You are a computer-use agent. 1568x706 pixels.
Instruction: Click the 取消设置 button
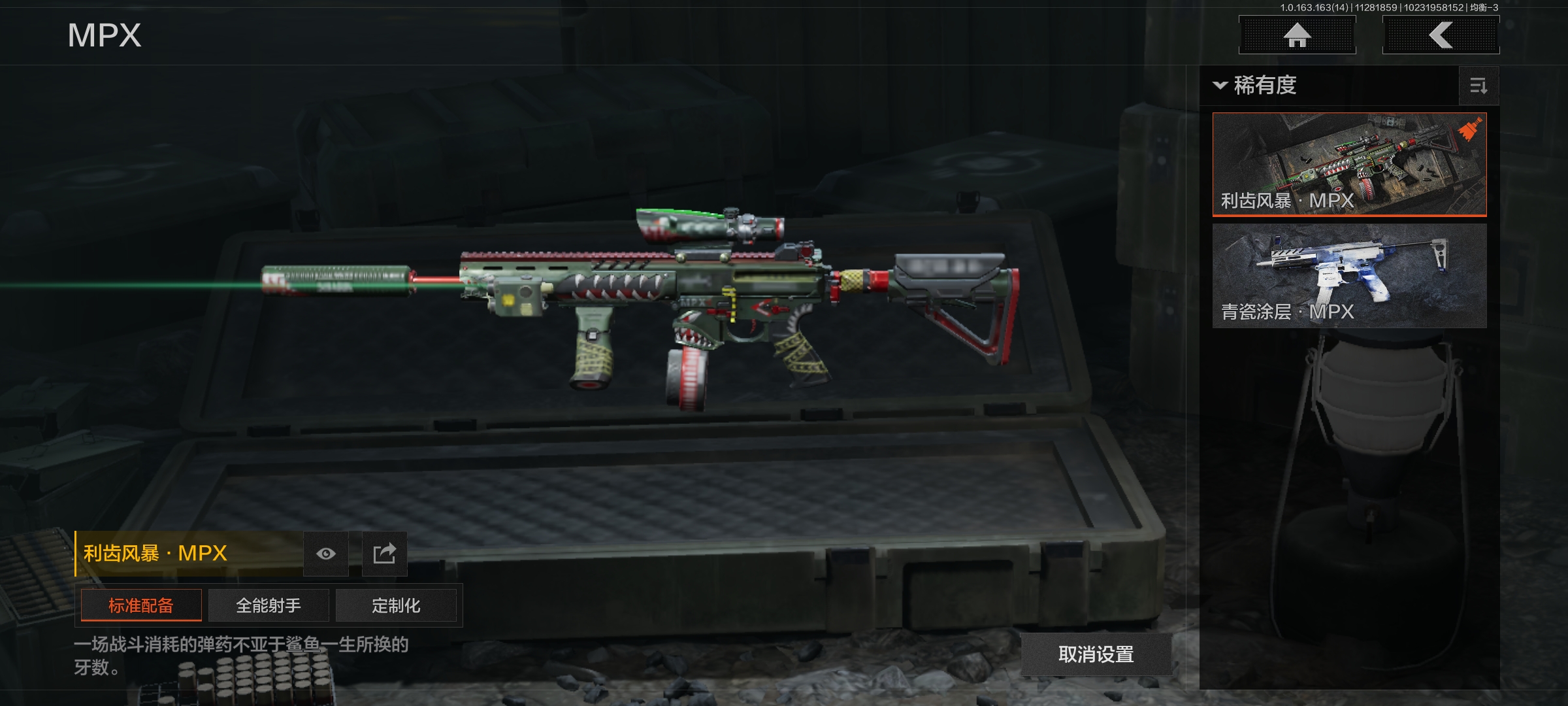point(1096,654)
